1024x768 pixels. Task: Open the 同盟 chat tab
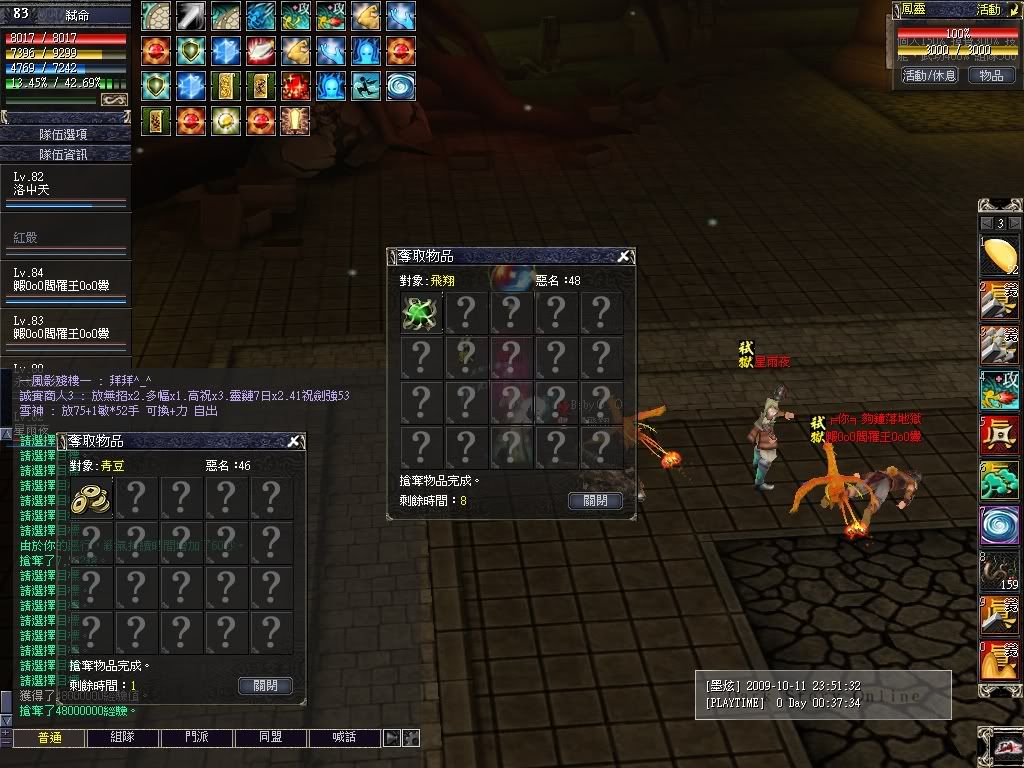click(x=270, y=738)
